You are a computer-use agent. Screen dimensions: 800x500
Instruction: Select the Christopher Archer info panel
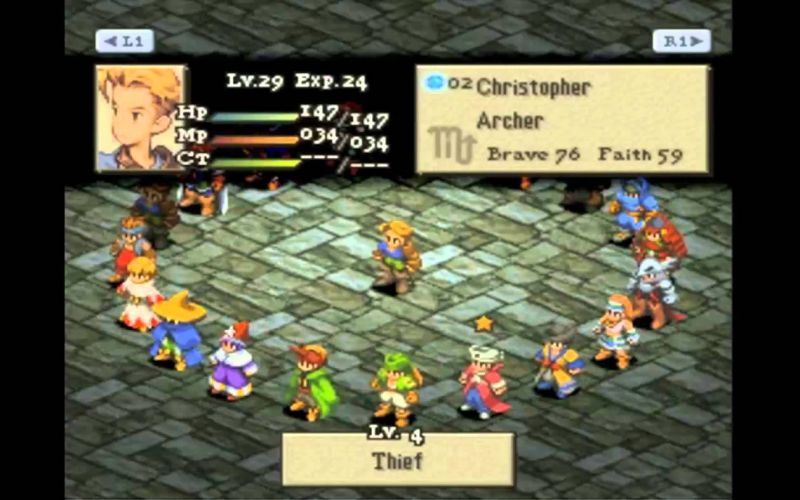coord(562,120)
